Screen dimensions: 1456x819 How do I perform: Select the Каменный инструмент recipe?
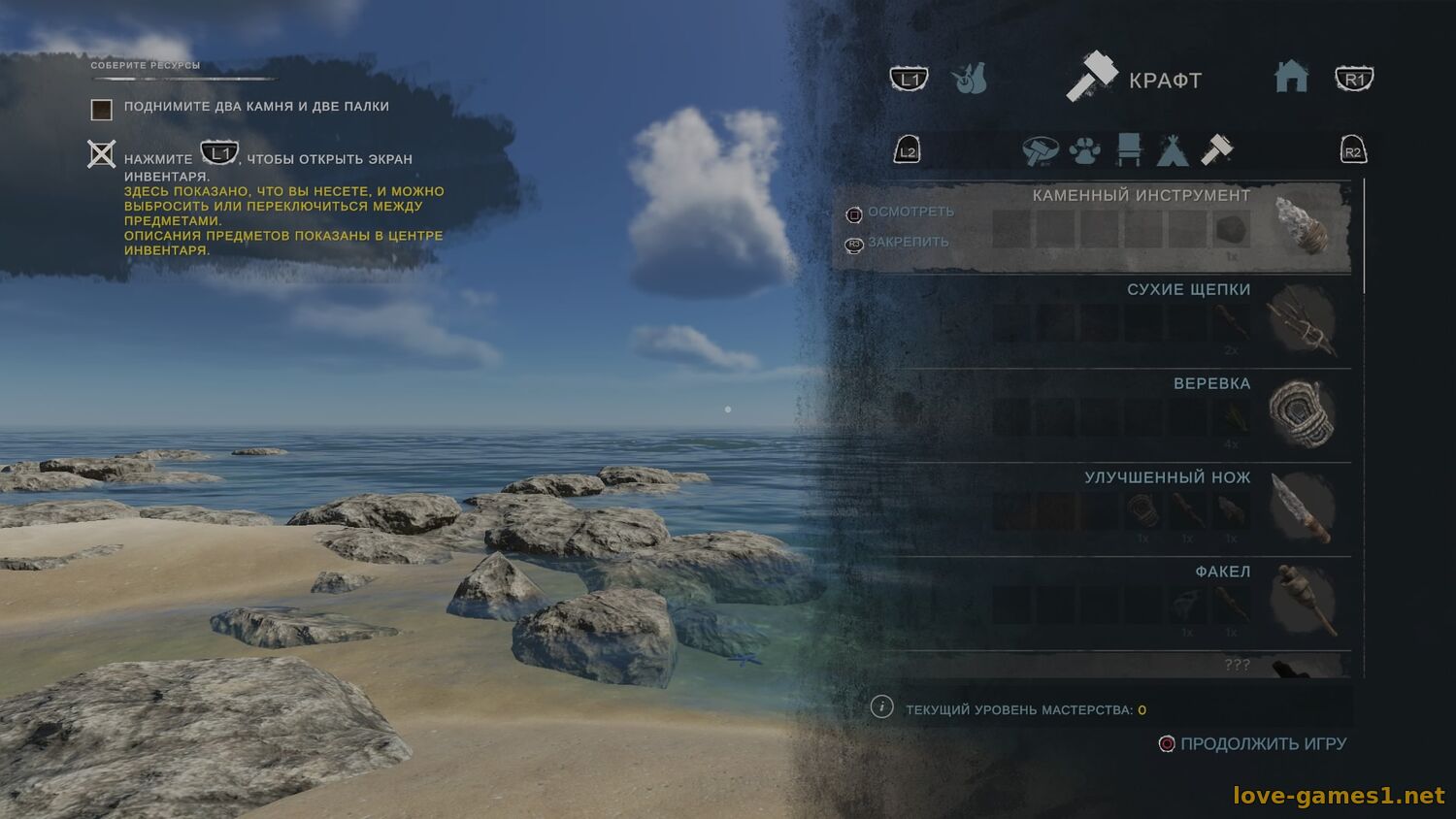click(x=1141, y=195)
